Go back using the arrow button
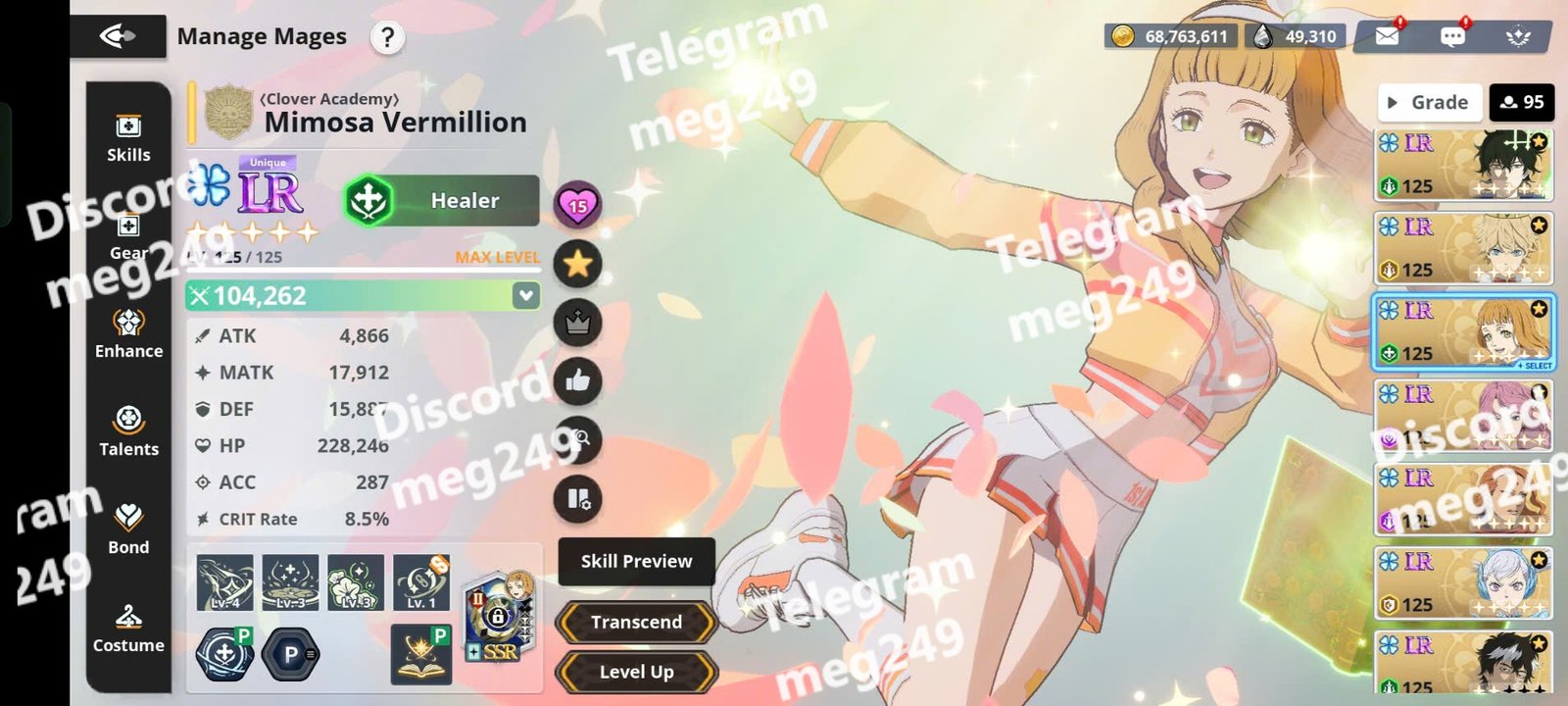The height and width of the screenshot is (706, 1568). [118, 37]
